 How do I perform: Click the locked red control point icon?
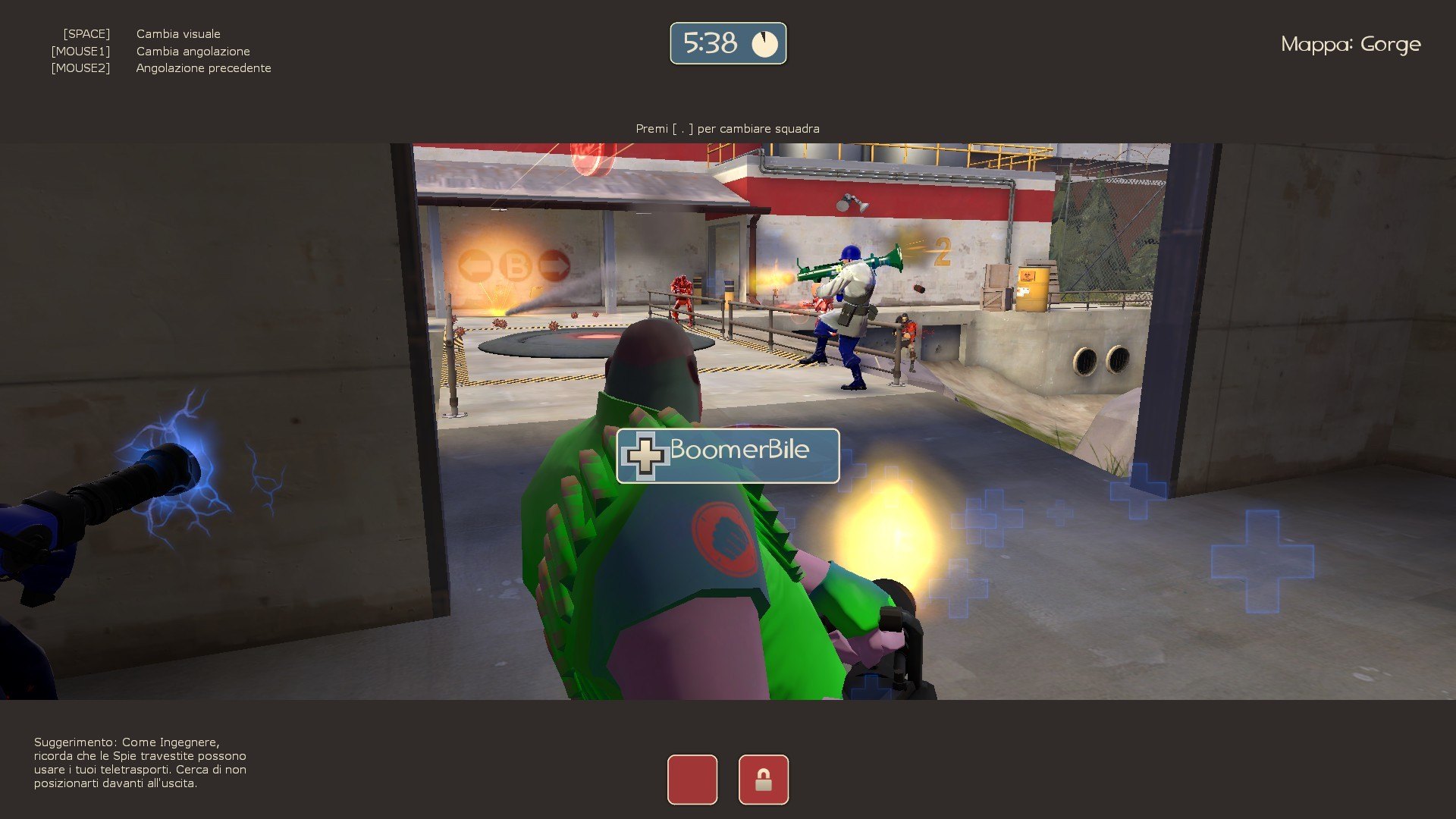coord(763,780)
